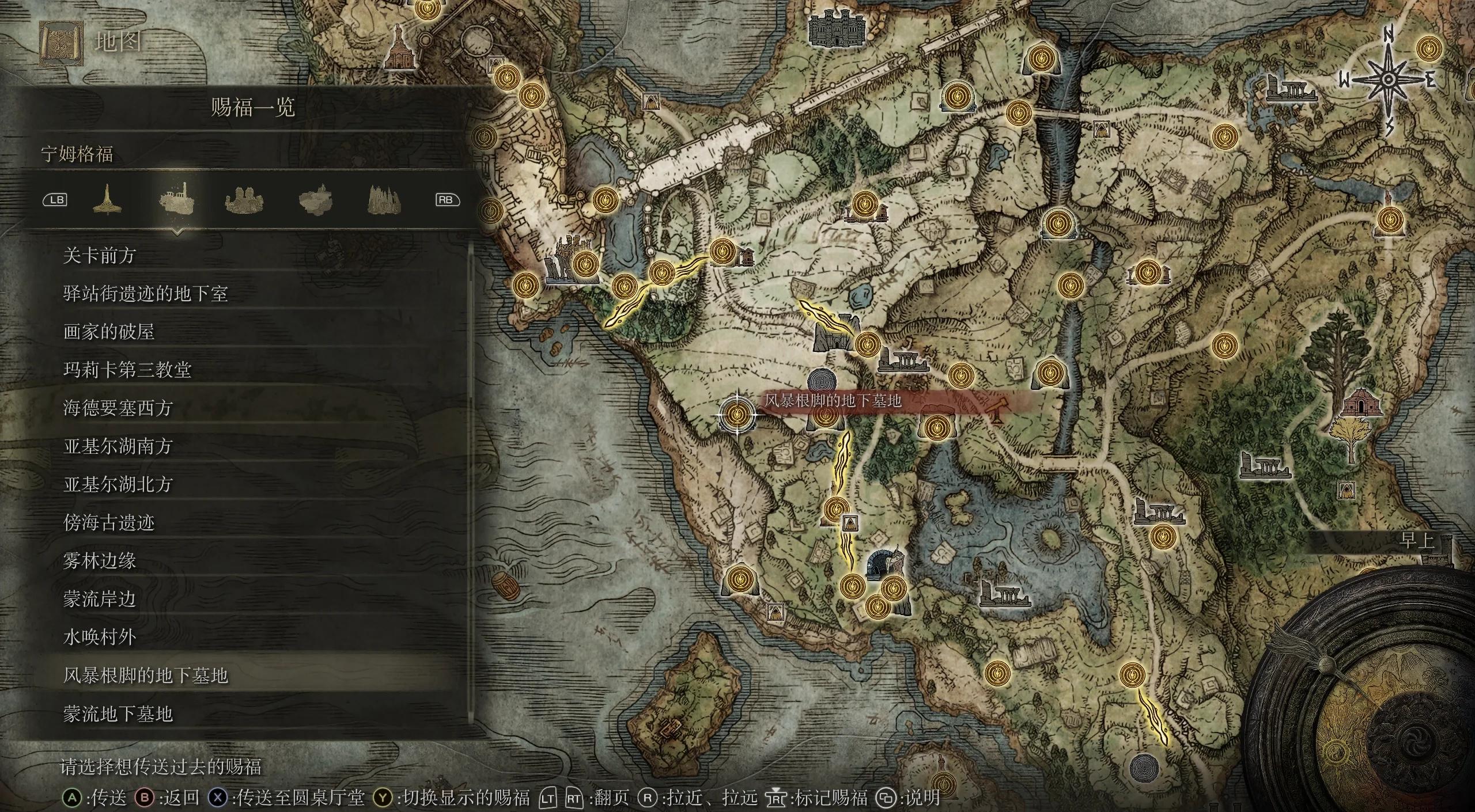Choose 傍海古遗迹 from the list
This screenshot has height=812, width=1475.
[x=109, y=523]
